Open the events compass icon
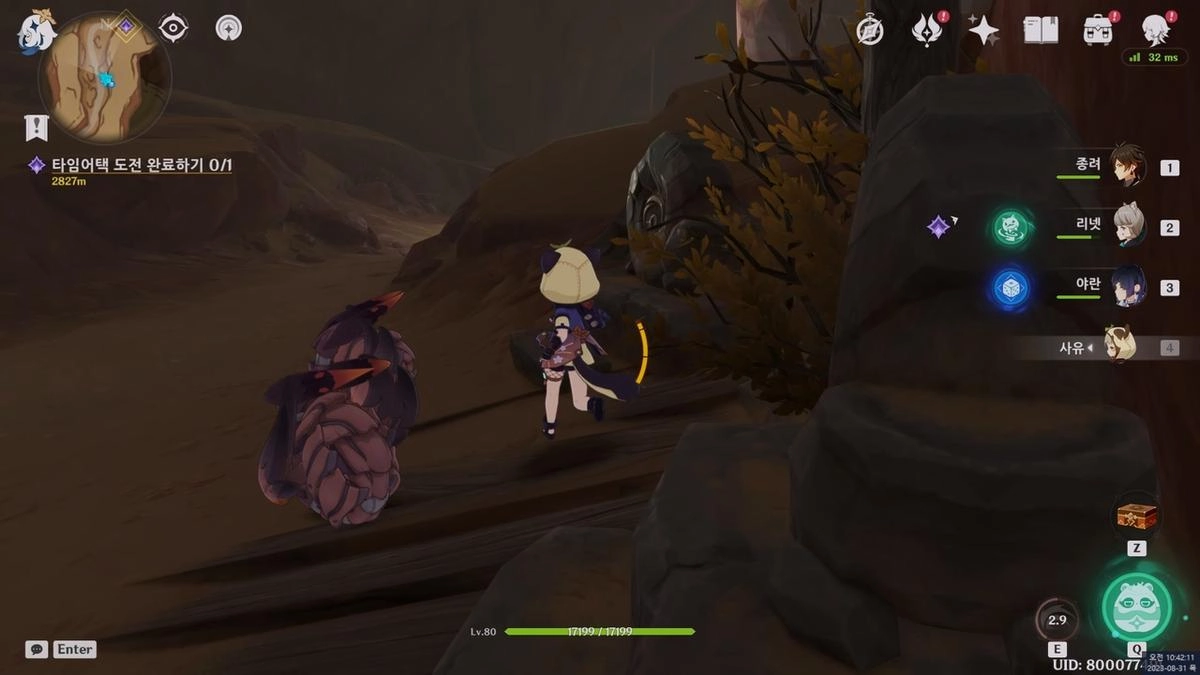This screenshot has height=675, width=1200. 870,30
